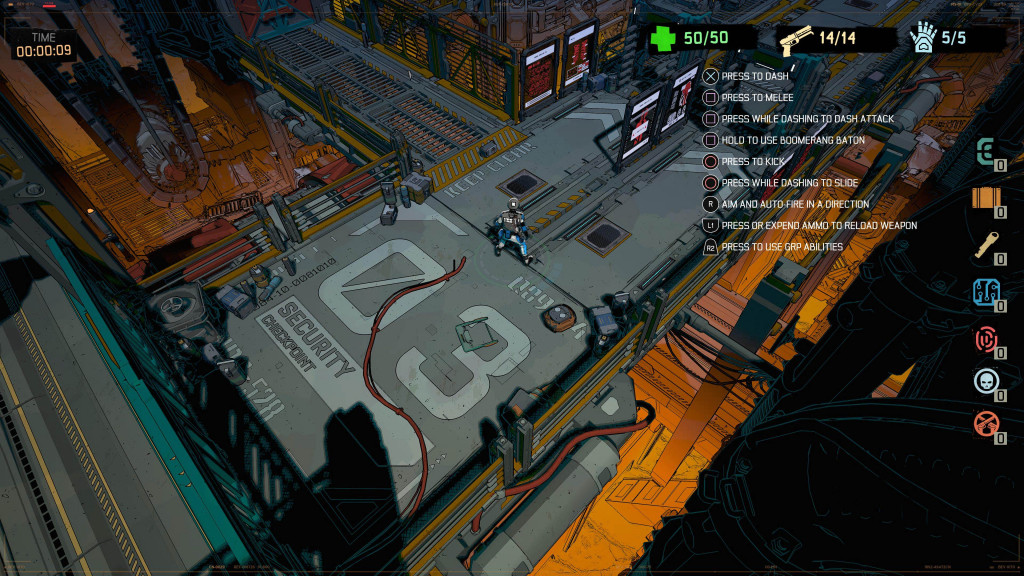Image resolution: width=1024 pixels, height=576 pixels.
Task: Click the orange crate resource icon
Action: (x=986, y=198)
